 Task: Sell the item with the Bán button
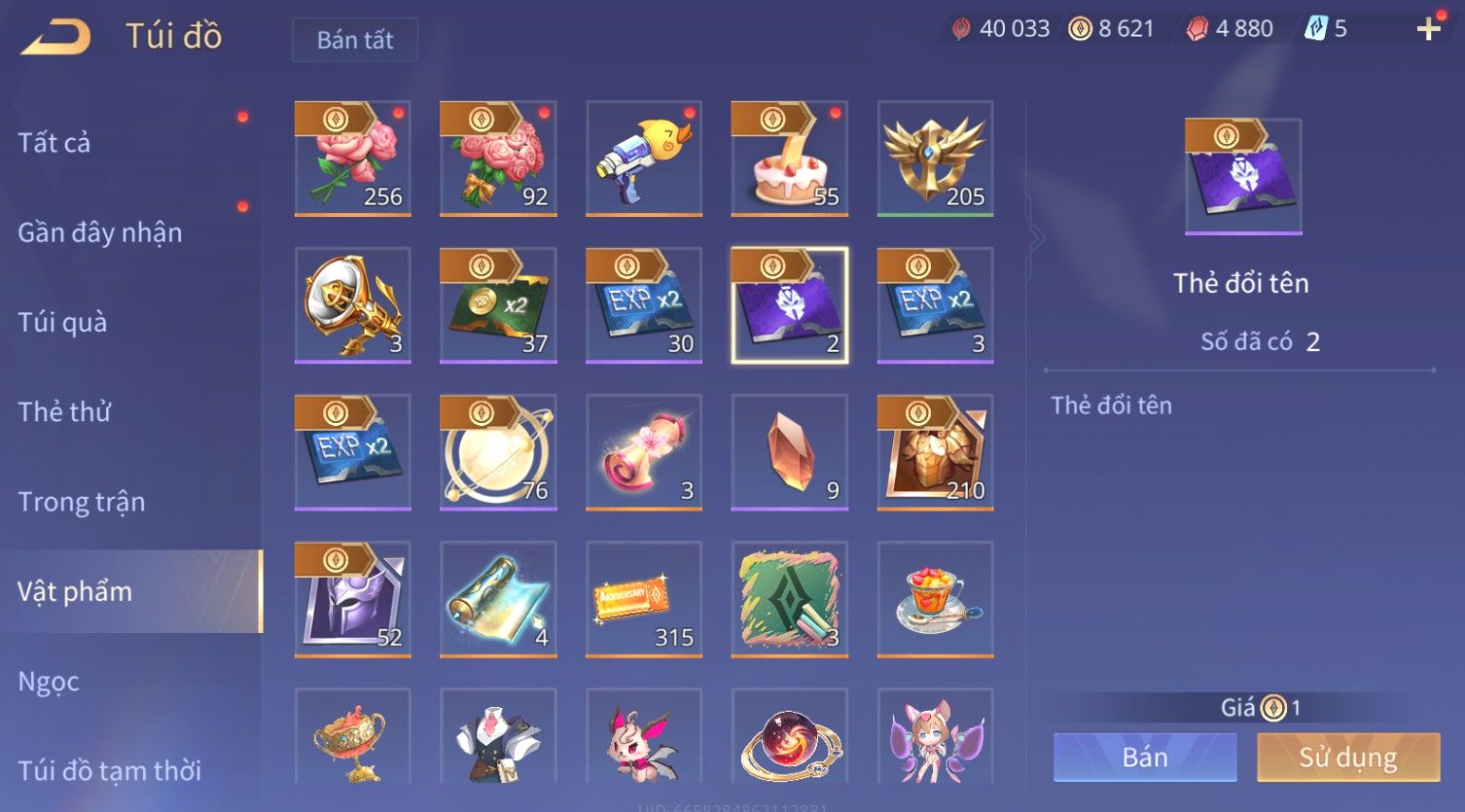[x=1145, y=758]
